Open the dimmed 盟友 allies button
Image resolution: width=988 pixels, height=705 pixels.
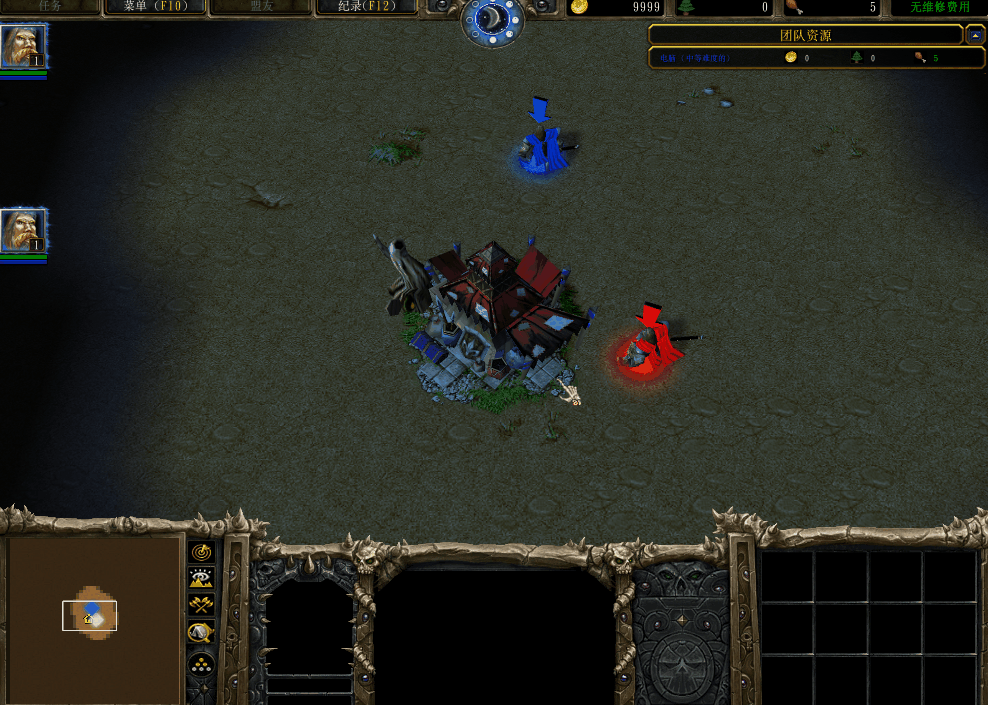[x=261, y=7]
